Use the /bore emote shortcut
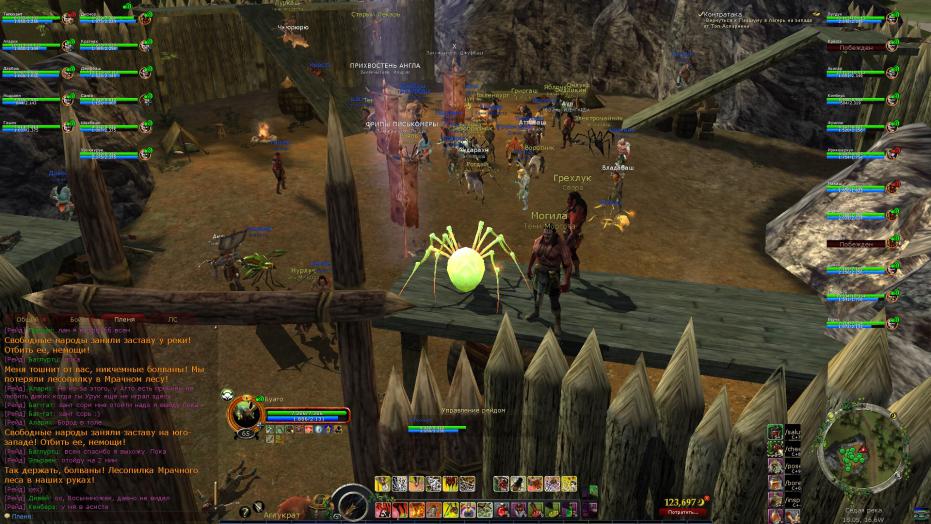Viewport: 931px width, 524px height. pyautogui.click(x=776, y=482)
